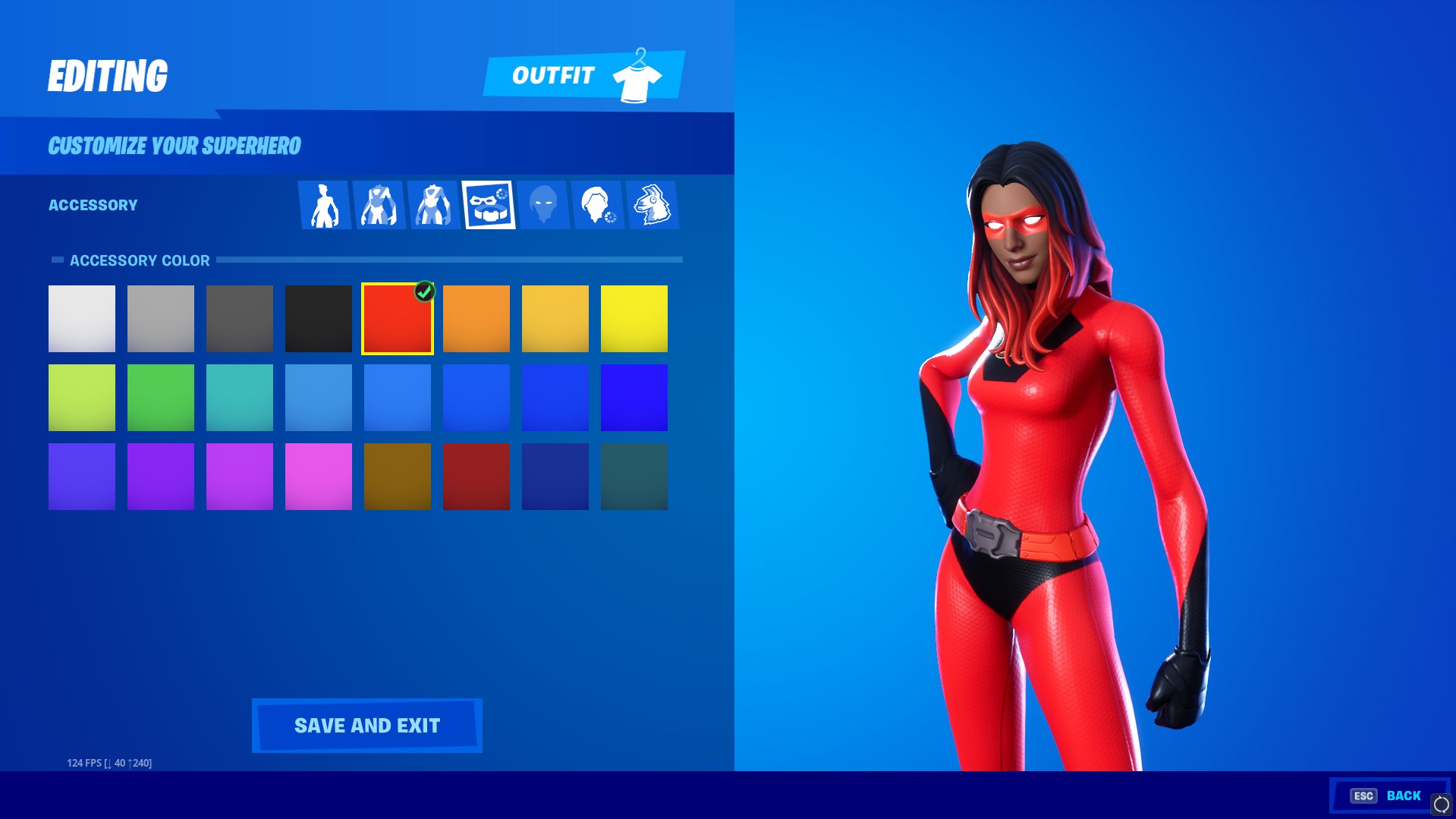Viewport: 1456px width, 819px height.
Task: Select the full-suit pattern customization icon
Action: tap(434, 205)
